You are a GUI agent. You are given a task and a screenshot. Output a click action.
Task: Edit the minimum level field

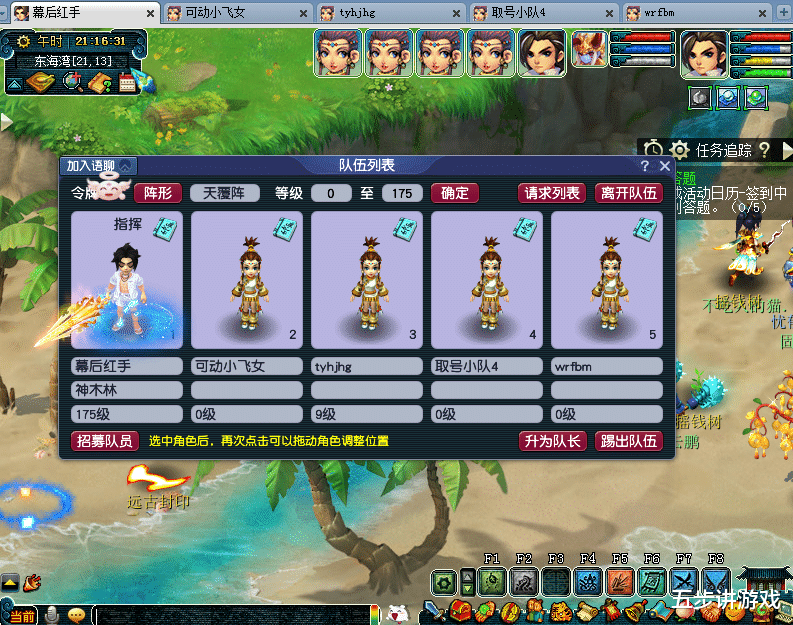331,193
